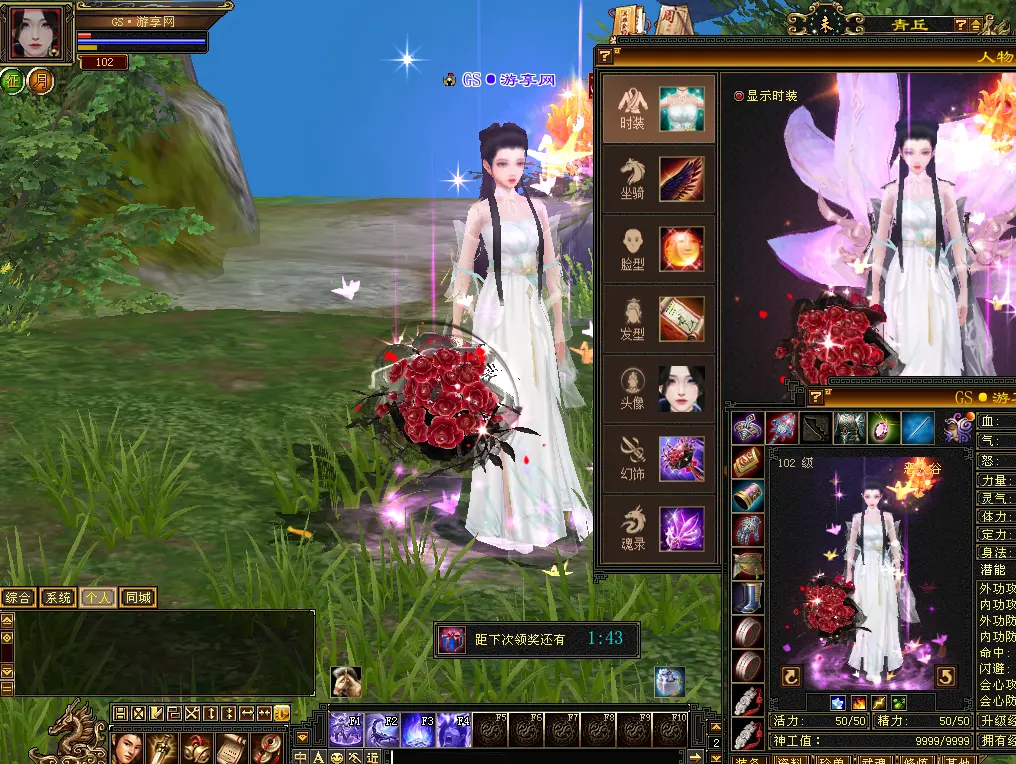Click the gift box reward timer icon
1016x764 pixels.
click(452, 639)
